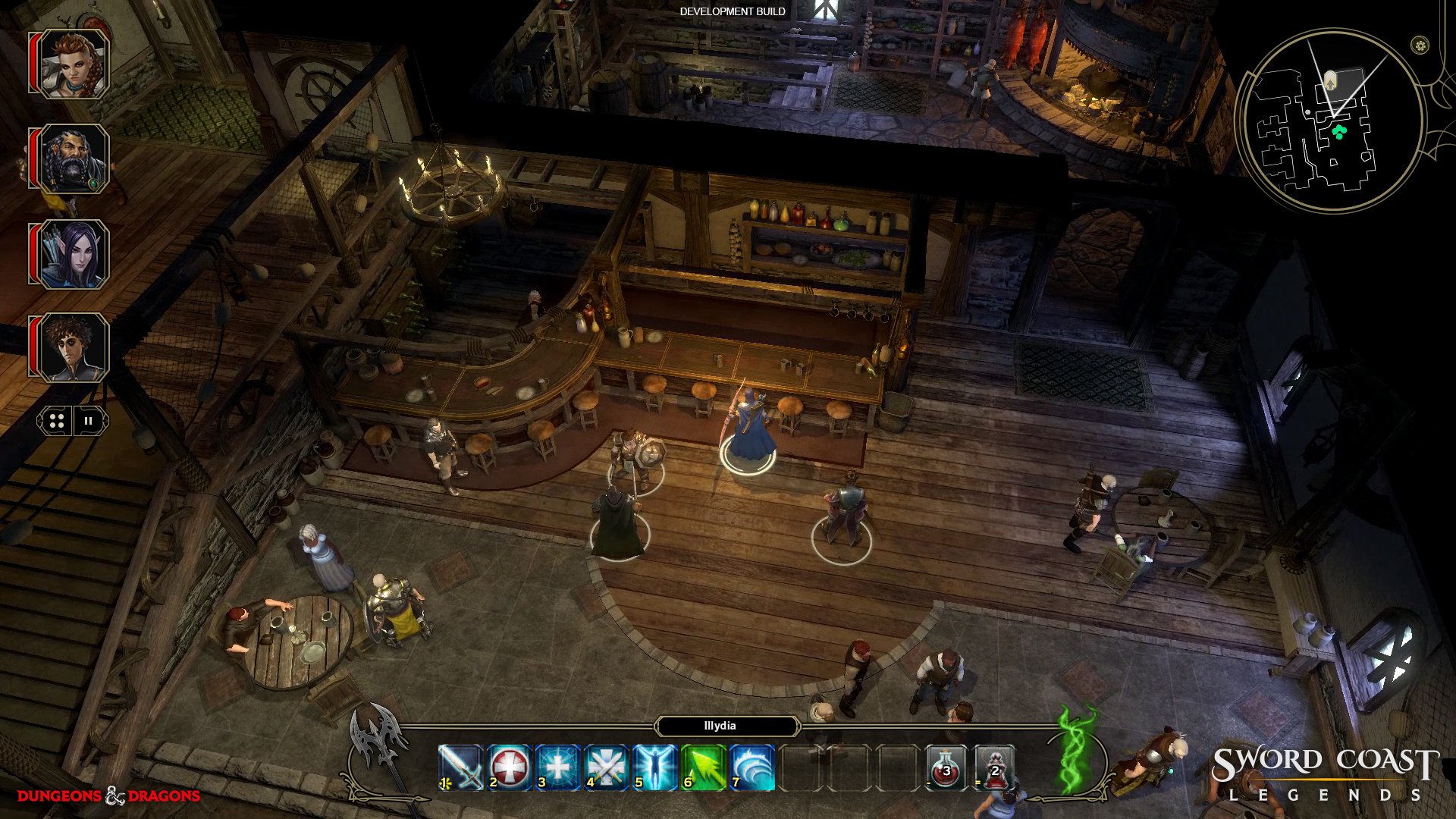Open settings with the gear icon
This screenshot has width=1456, height=819.
pyautogui.click(x=1420, y=45)
